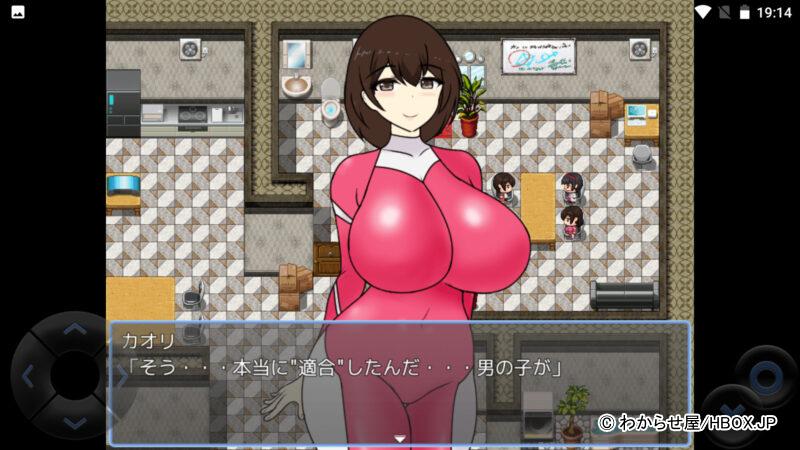This screenshot has height=450, width=800.
Task: Open the image notification icon in status bar
Action: [17, 12]
